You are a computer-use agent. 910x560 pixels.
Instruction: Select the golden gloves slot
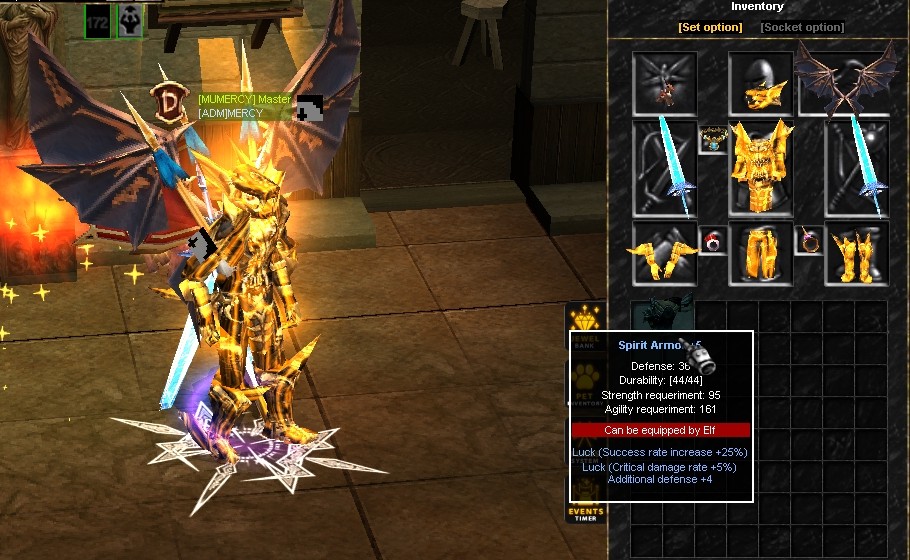click(664, 253)
